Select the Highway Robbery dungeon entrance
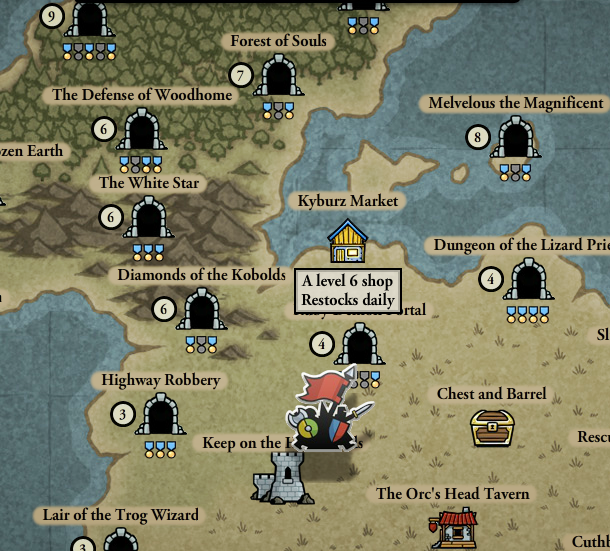This screenshot has width=610, height=551. tap(160, 414)
